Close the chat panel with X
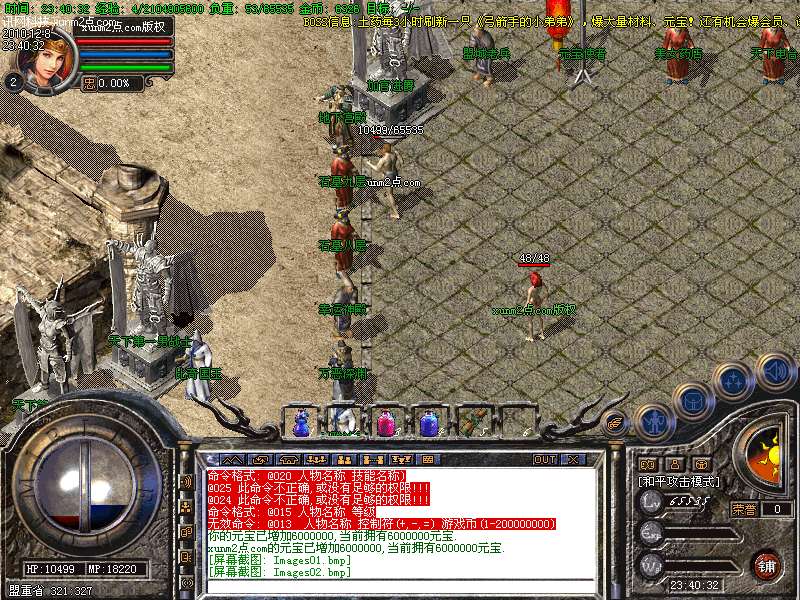The image size is (800, 600). 573,460
